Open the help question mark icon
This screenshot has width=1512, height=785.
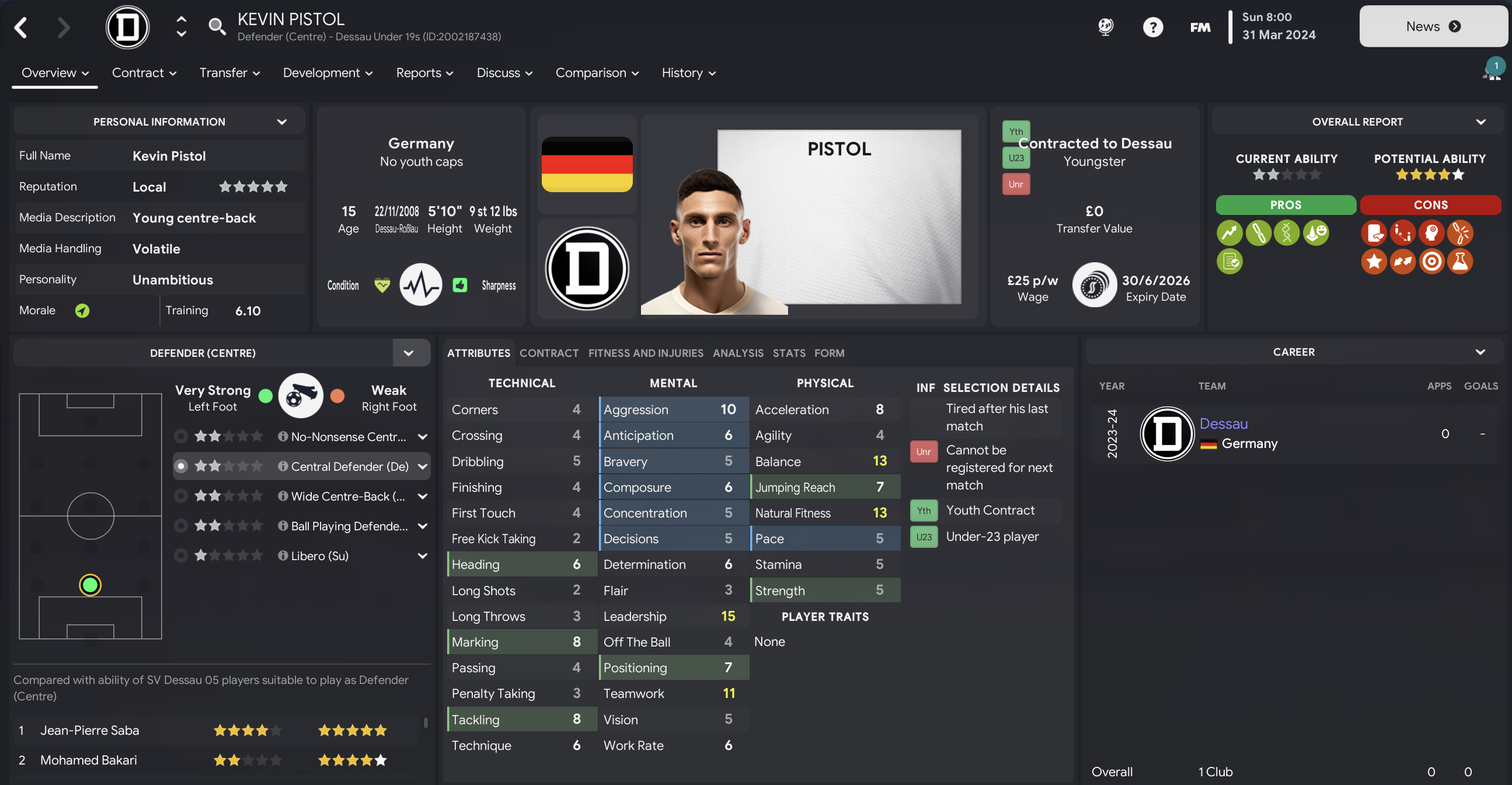pyautogui.click(x=1152, y=27)
